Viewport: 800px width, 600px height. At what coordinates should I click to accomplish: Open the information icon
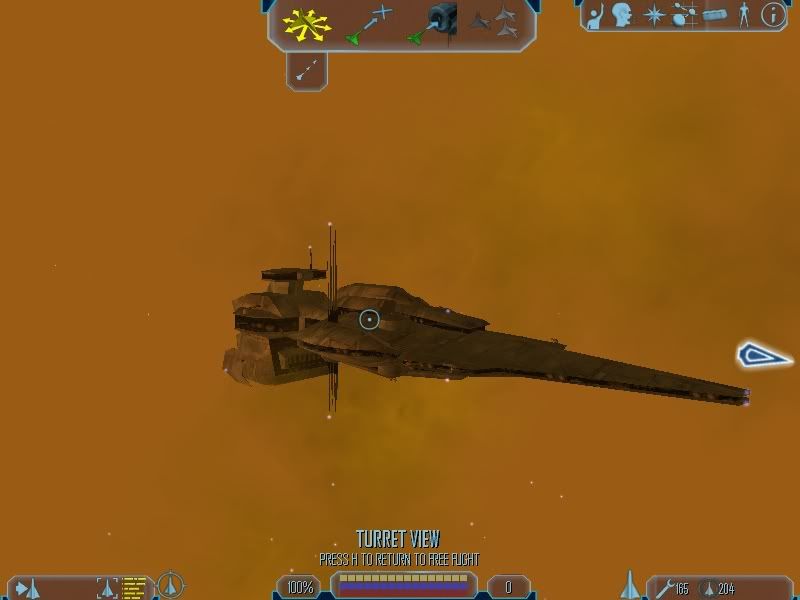[x=772, y=14]
